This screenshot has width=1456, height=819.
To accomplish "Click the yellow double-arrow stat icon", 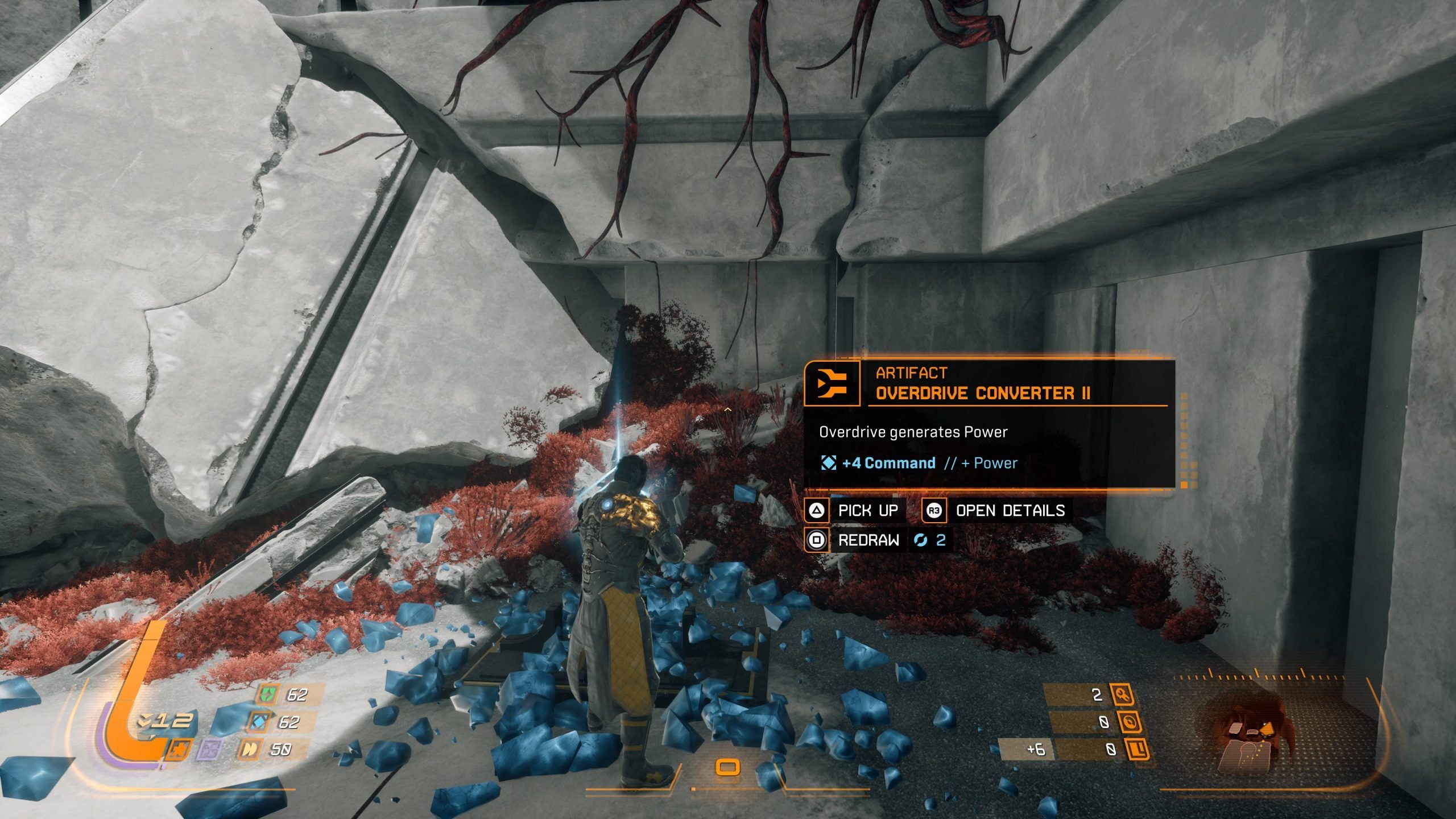I will point(249,749).
